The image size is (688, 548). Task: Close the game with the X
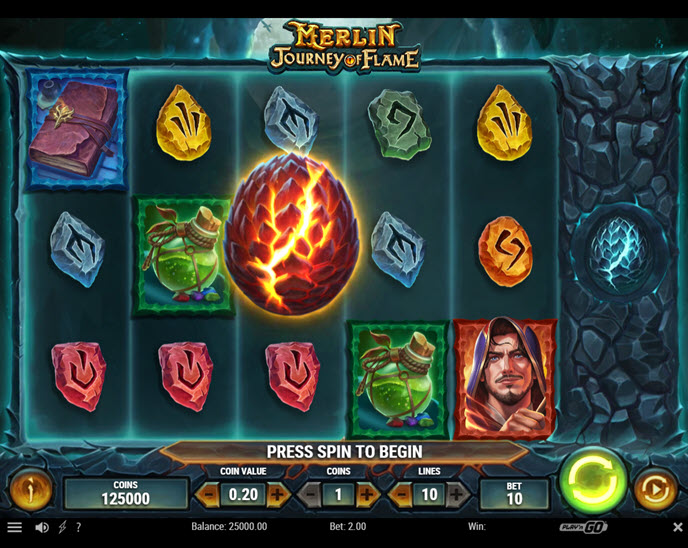[677, 527]
